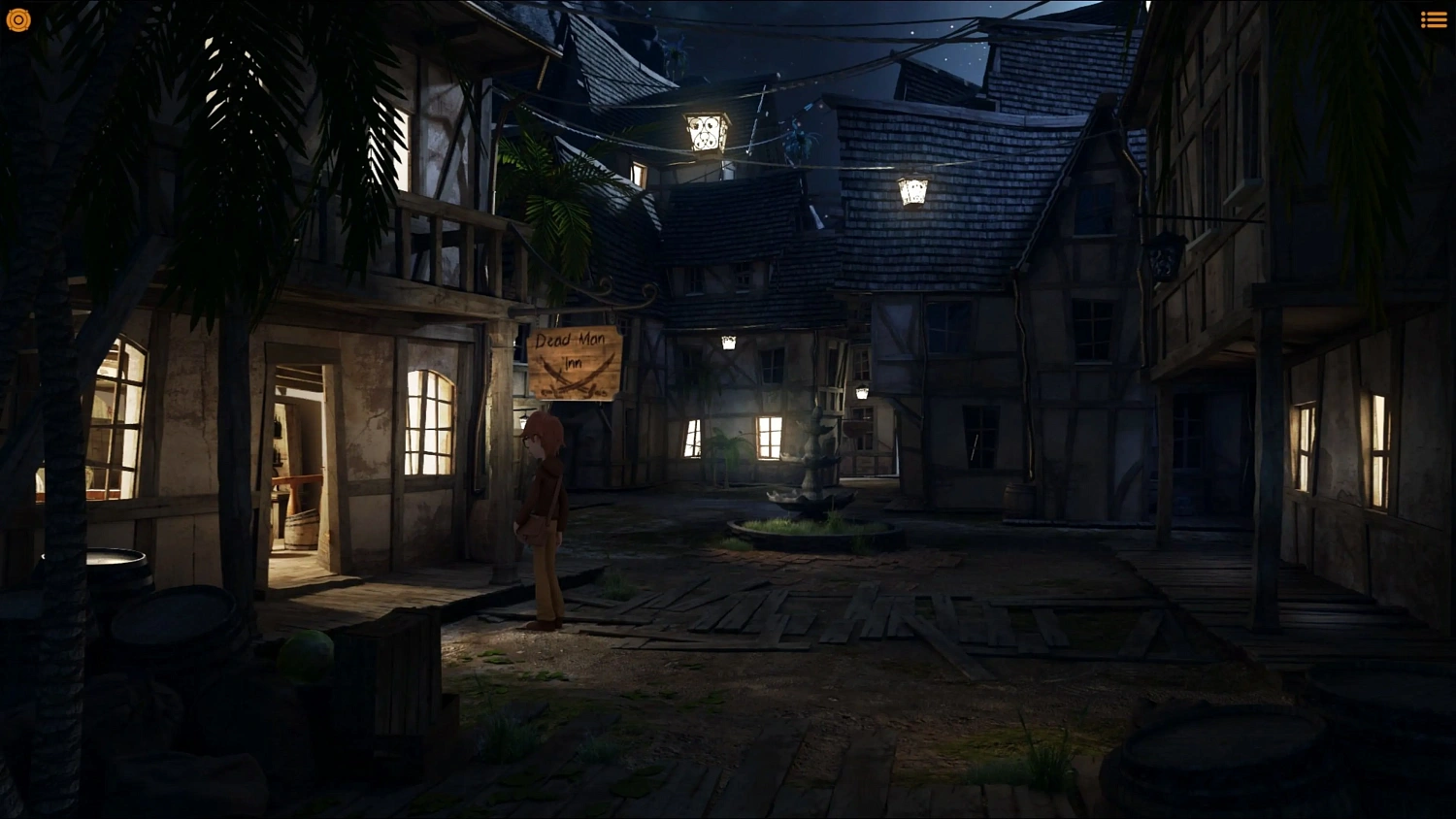Click the Dead Man Inn sign

(x=575, y=362)
